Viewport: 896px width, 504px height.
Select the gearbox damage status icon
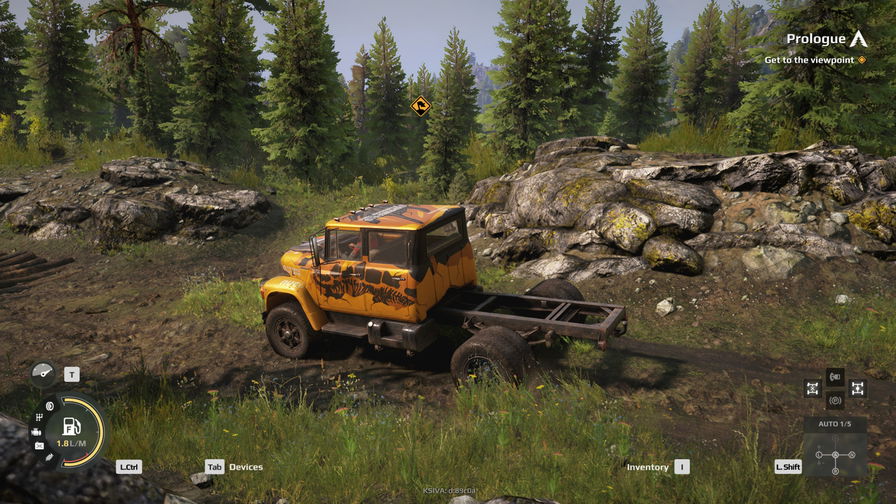click(39, 417)
